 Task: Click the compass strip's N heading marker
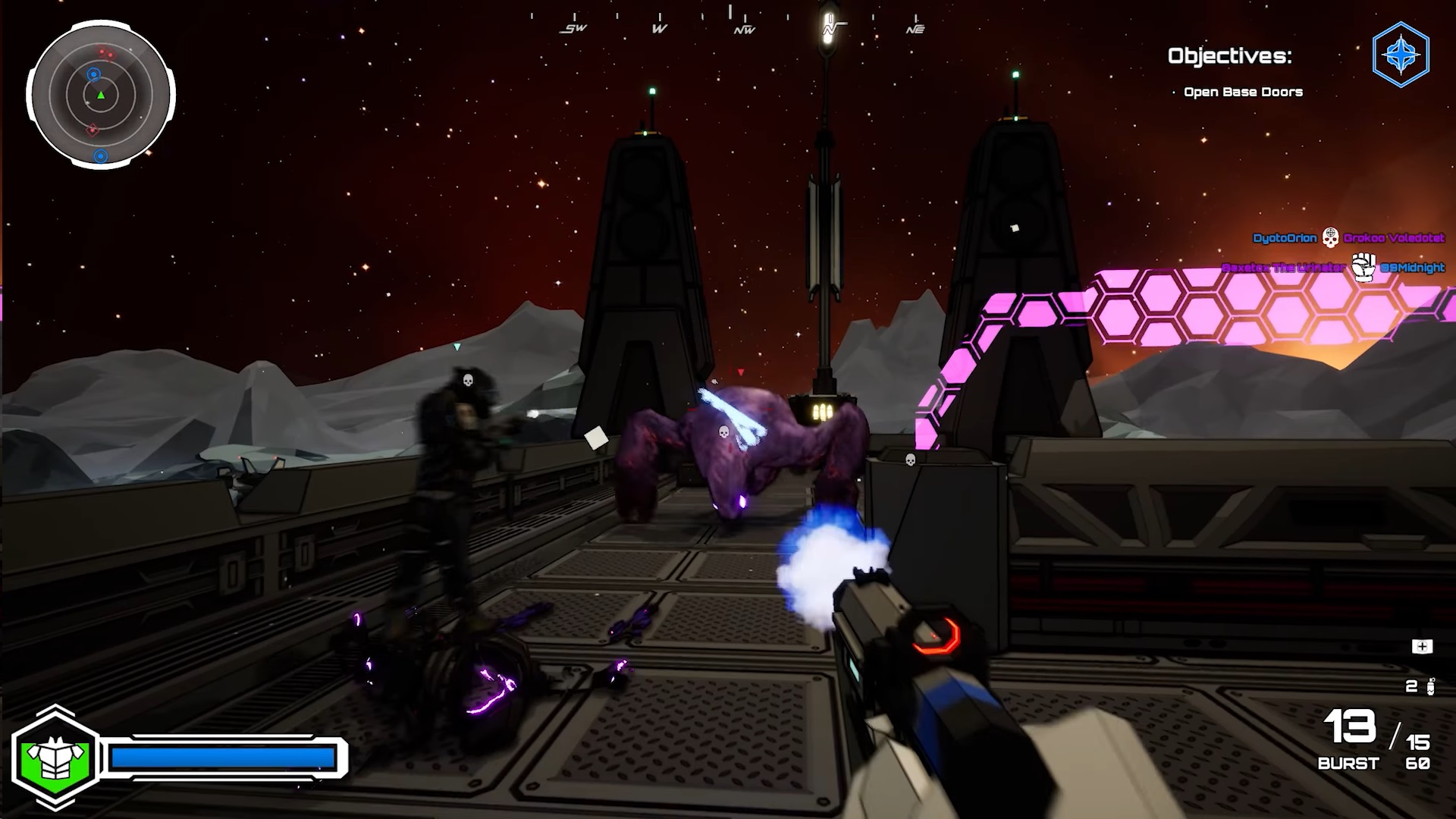click(830, 28)
